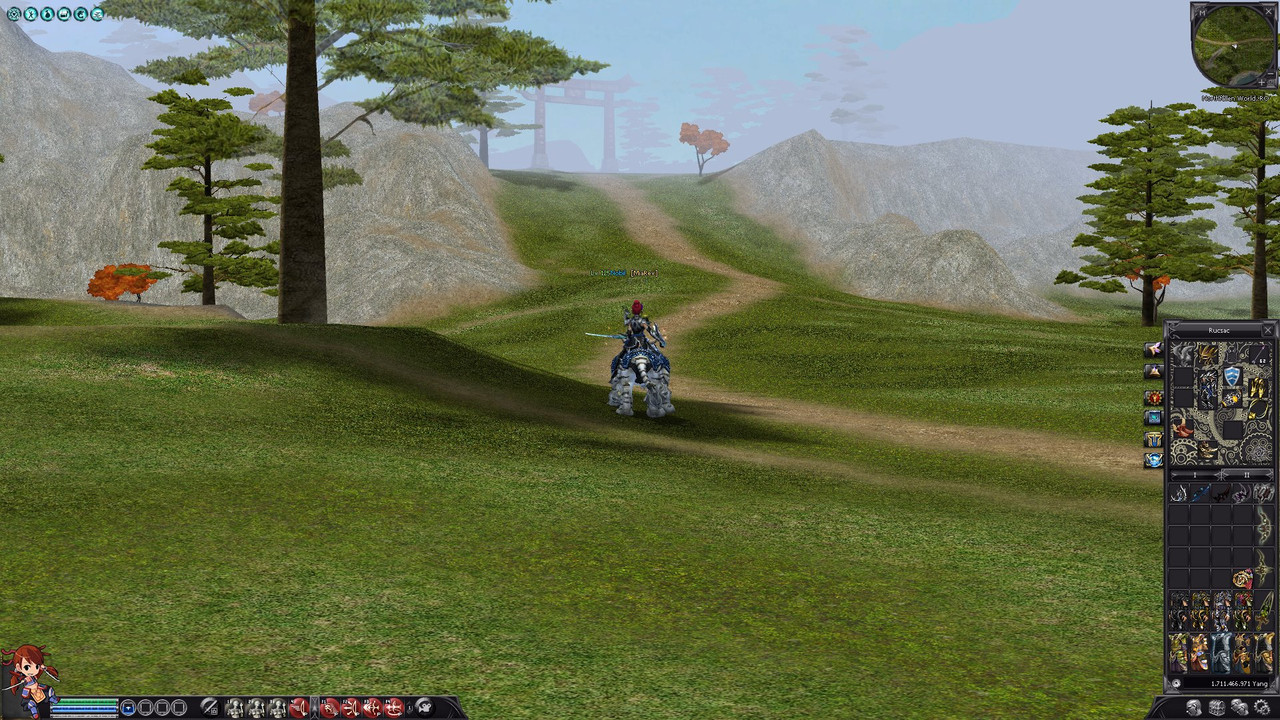Switch to inventory page I
Image resolution: width=1280 pixels, height=720 pixels.
click(x=1194, y=475)
